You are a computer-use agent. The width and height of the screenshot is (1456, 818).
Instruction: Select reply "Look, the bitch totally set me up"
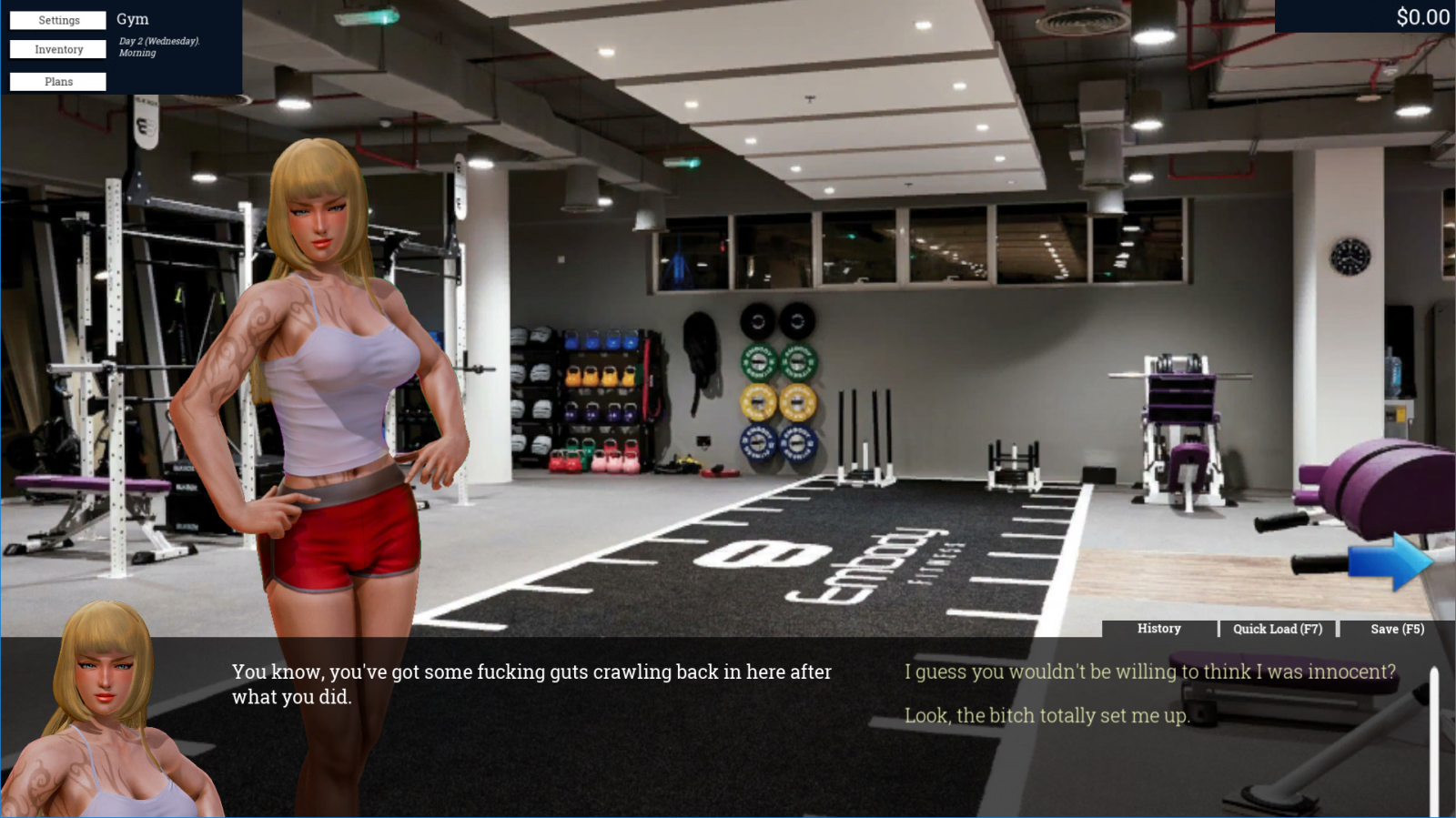[x=1046, y=715]
